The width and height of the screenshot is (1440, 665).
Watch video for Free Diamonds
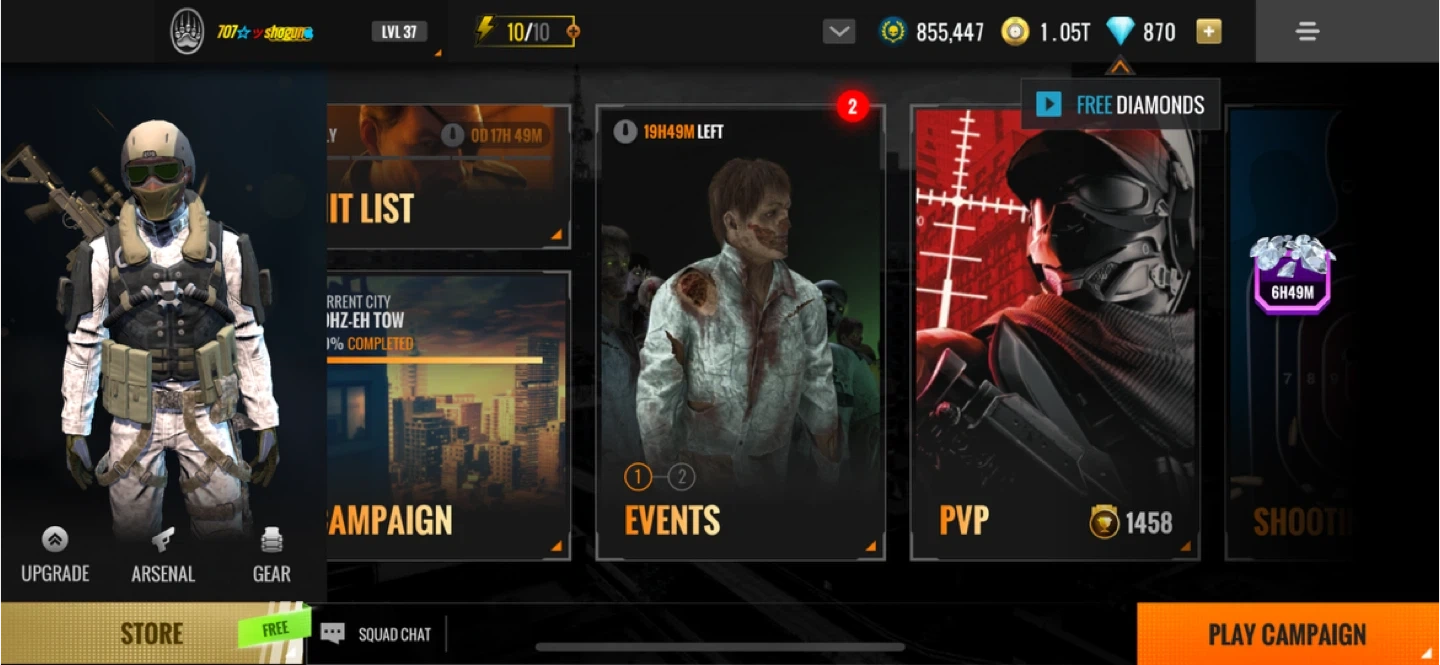(1120, 105)
